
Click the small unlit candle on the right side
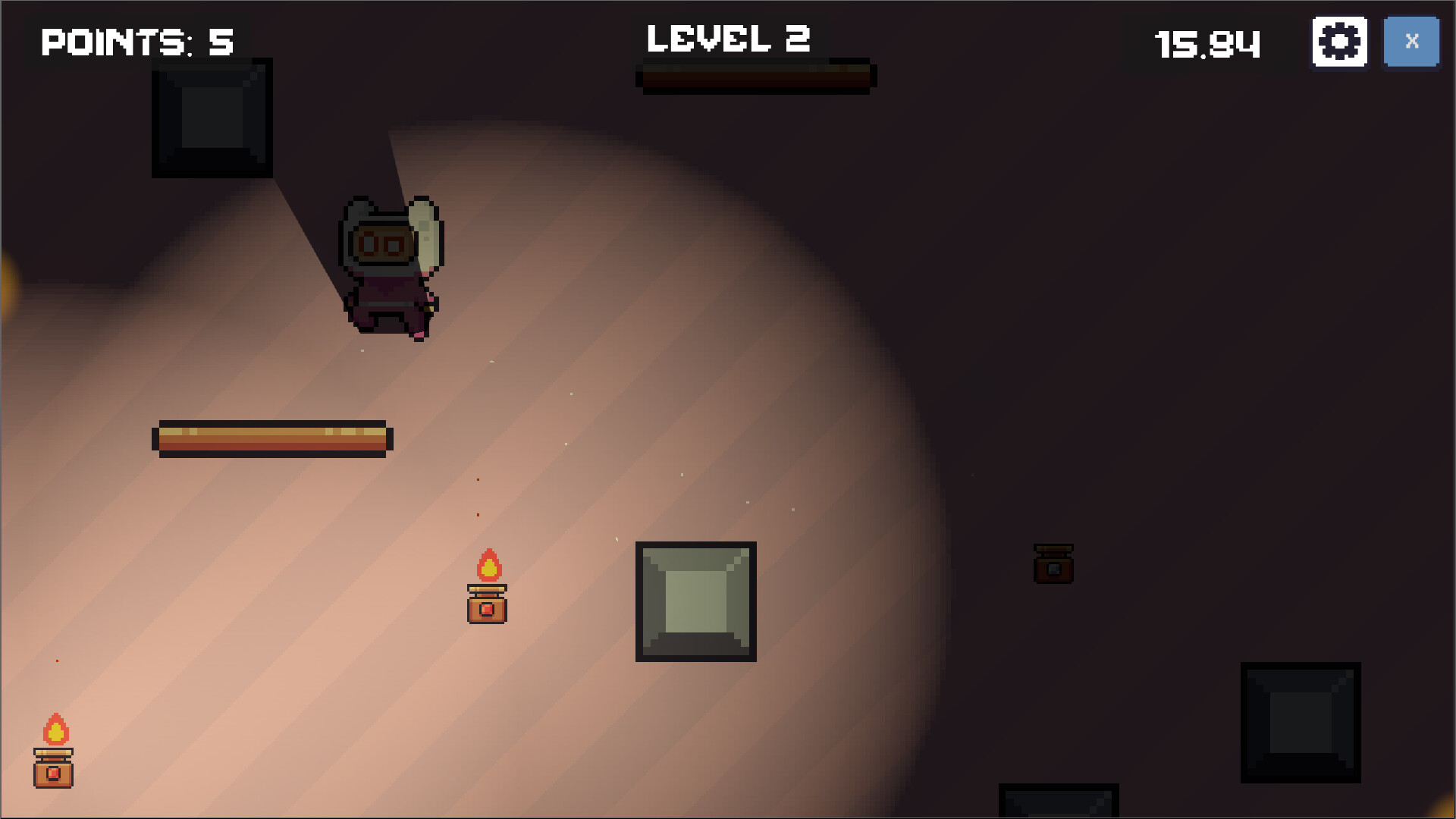point(1054,565)
